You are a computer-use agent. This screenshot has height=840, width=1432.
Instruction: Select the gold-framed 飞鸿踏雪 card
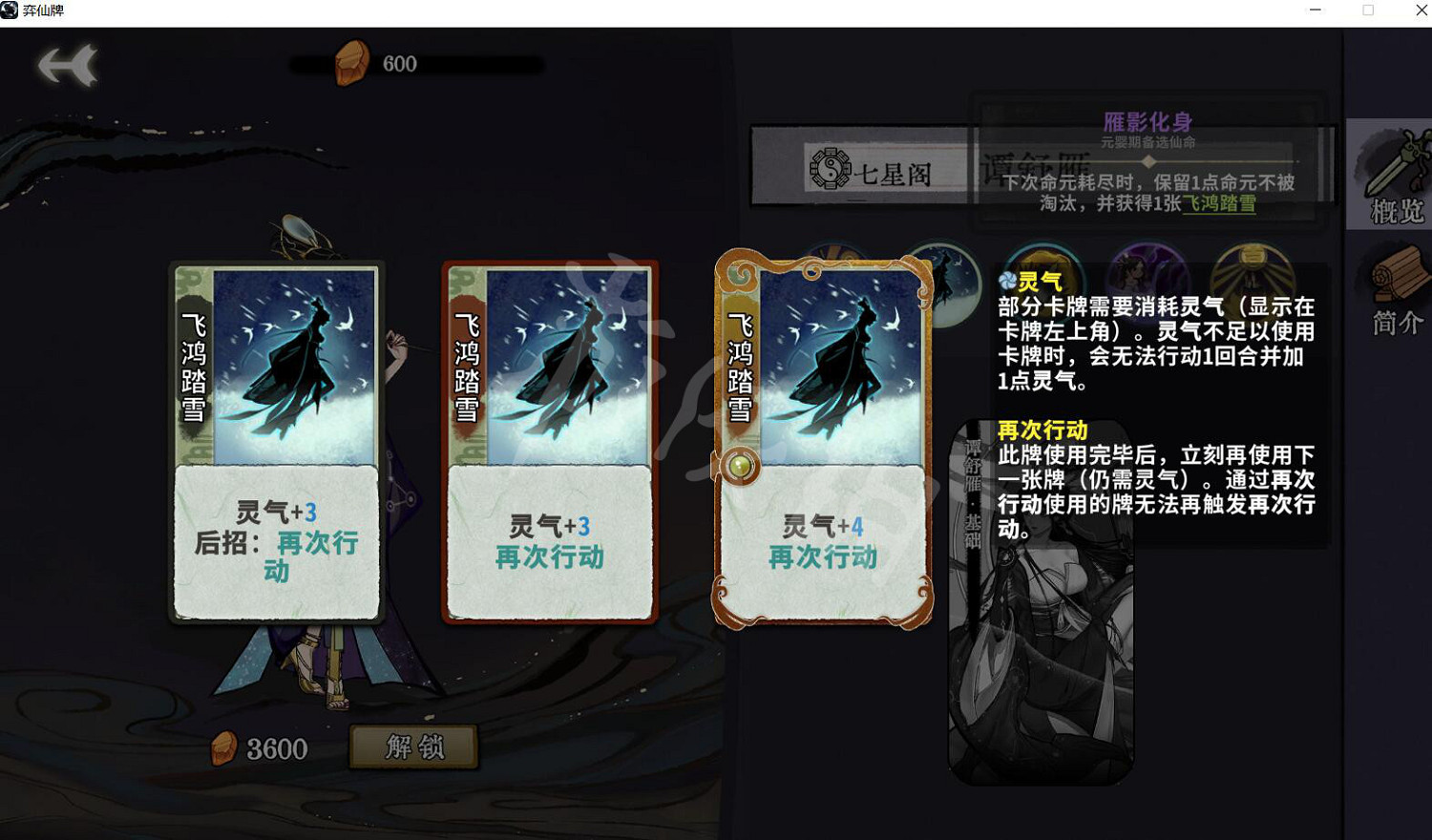point(825,439)
